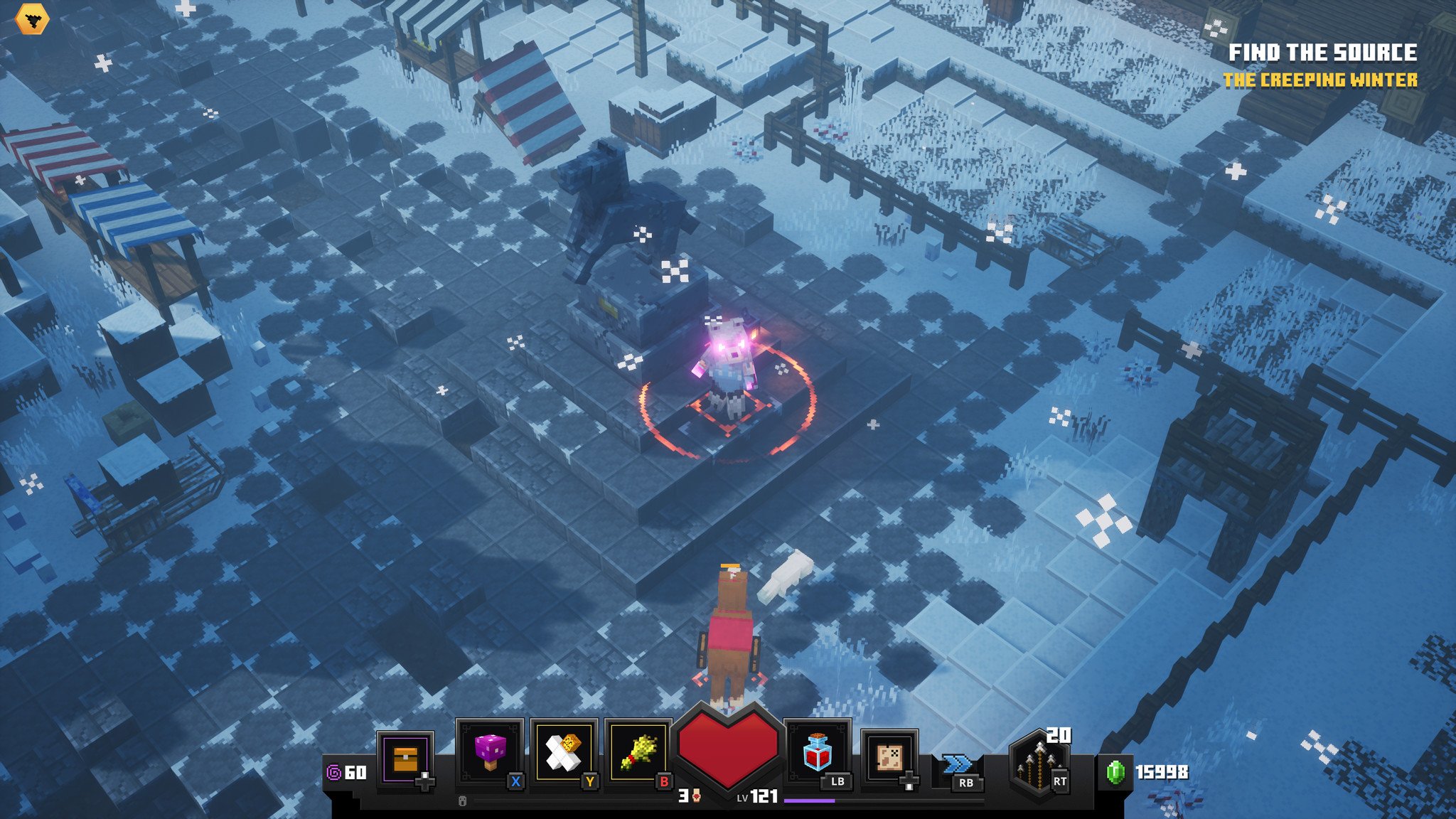This screenshot has height=819, width=1456.
Task: Click the orange hexagon badge icon
Action: click(x=32, y=19)
